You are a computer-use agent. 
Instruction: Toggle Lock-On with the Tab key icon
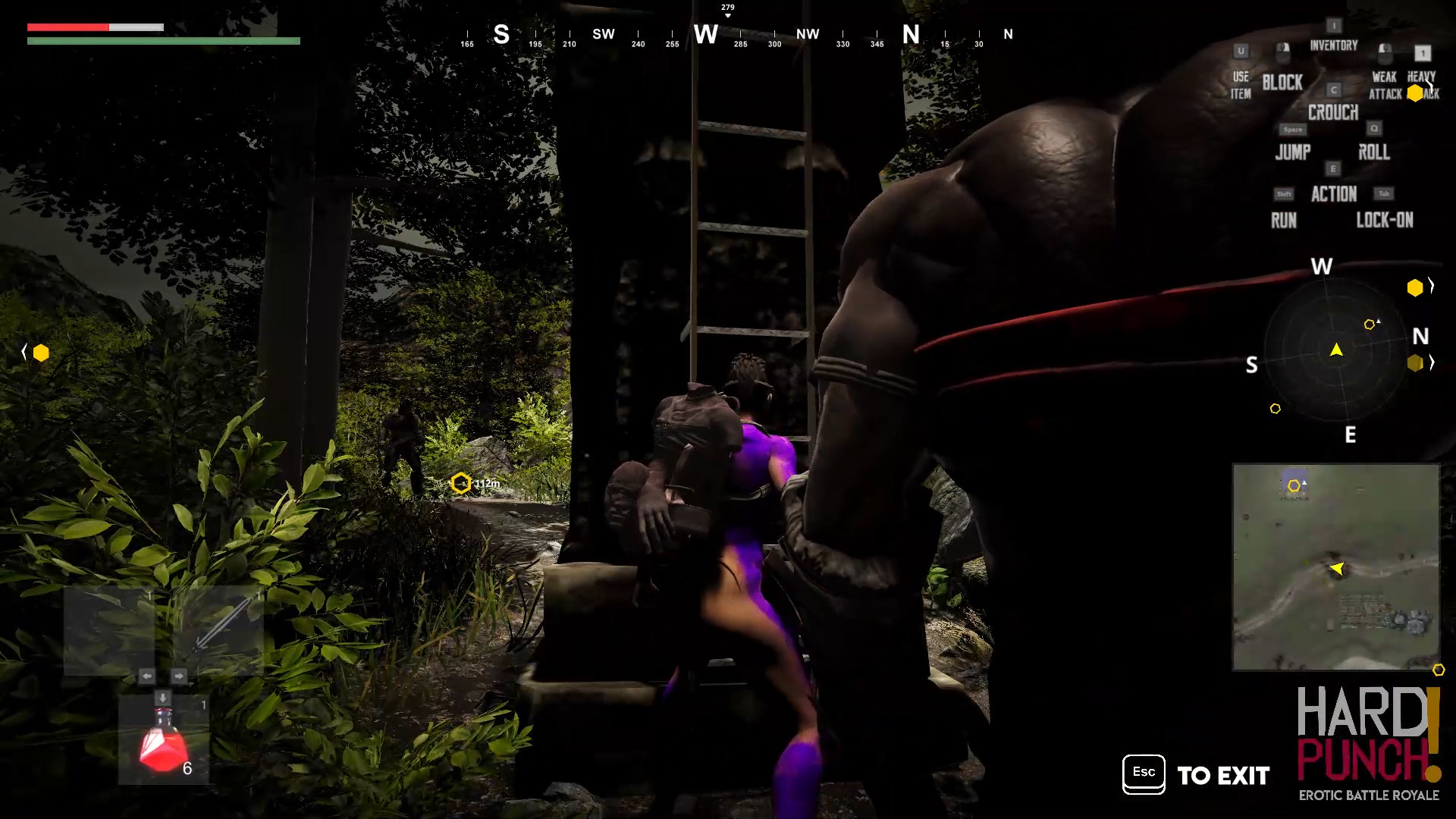(1384, 193)
